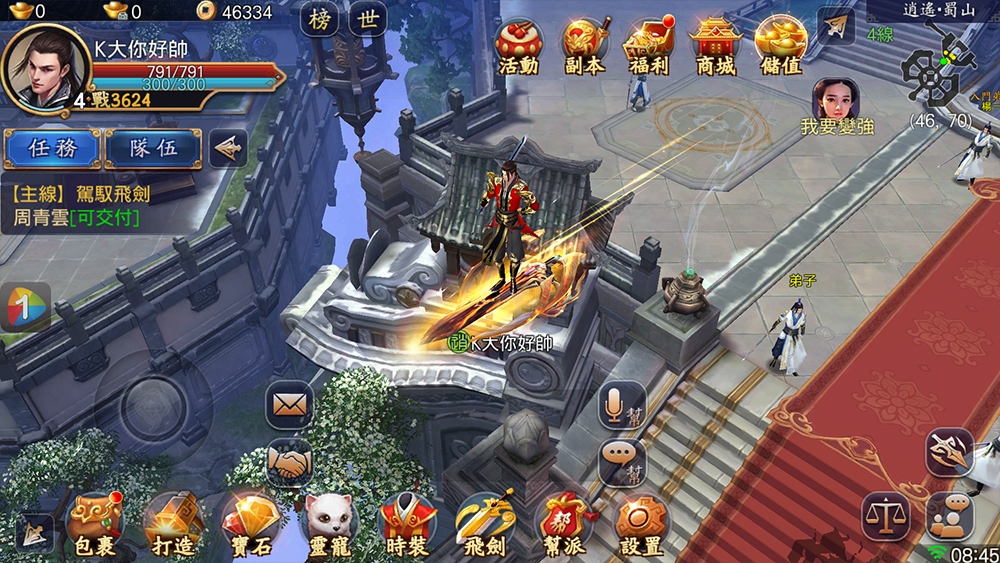Open the 設置 settings menu
1000x563 pixels.
tap(641, 522)
